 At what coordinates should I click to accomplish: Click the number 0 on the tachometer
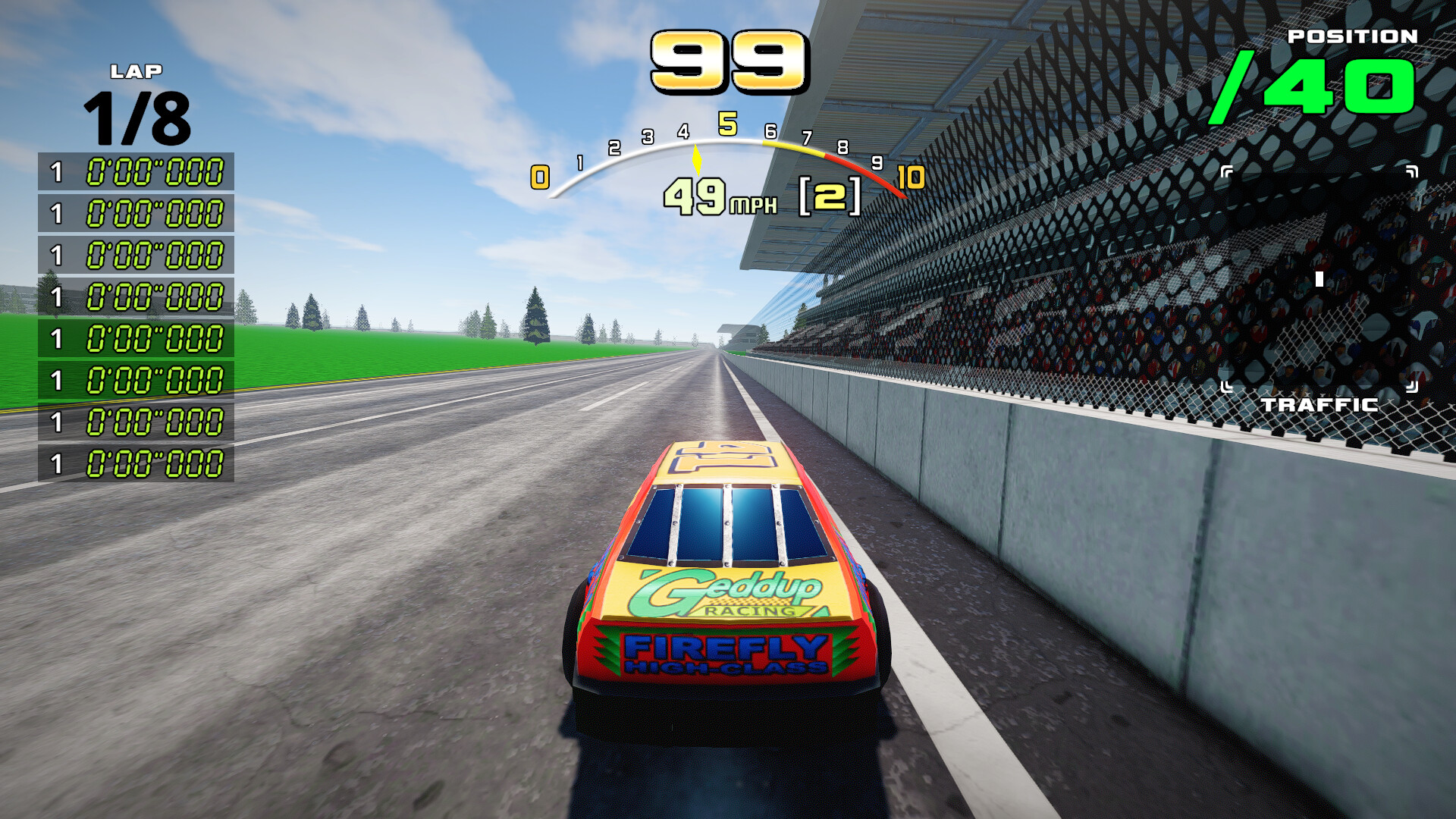click(x=539, y=177)
